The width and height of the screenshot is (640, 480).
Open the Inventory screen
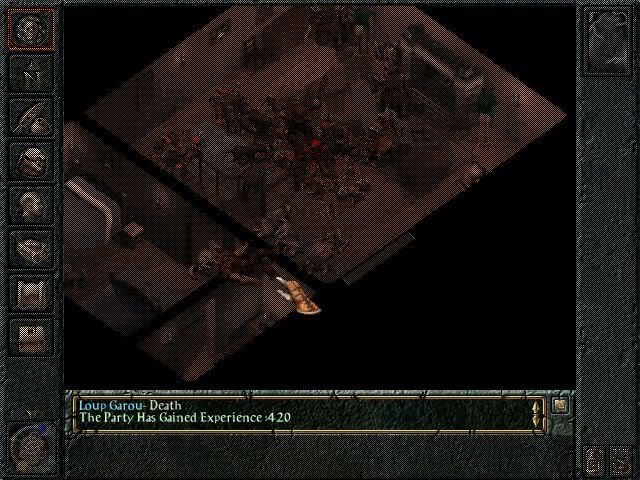tap(30, 160)
